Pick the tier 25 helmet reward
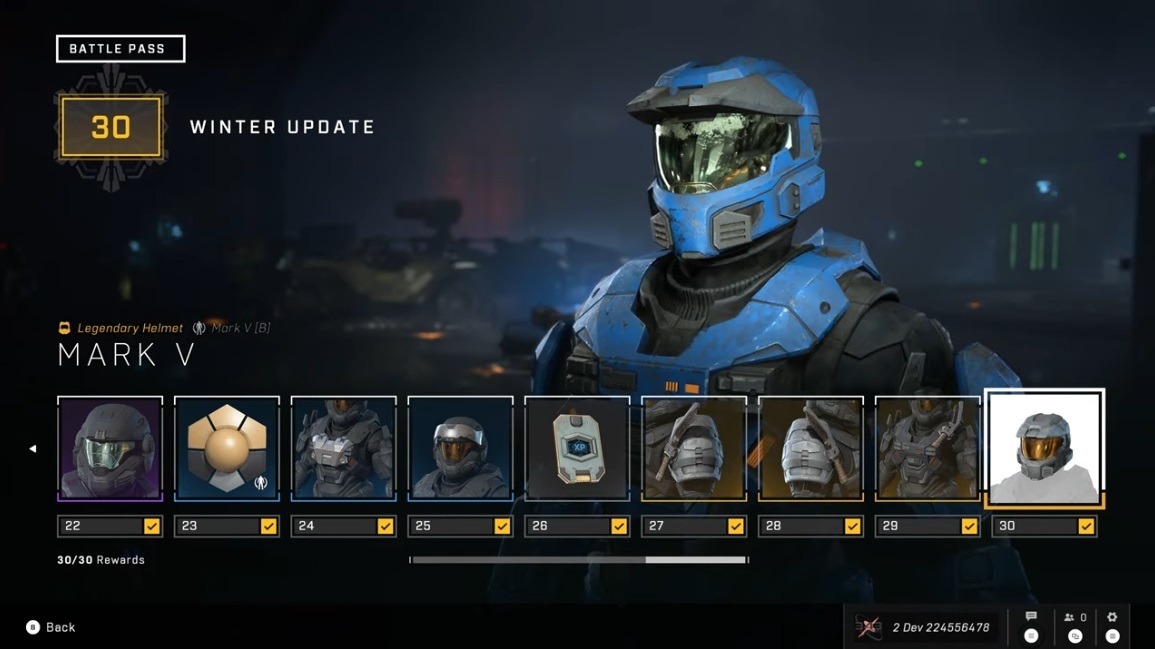 coord(461,447)
